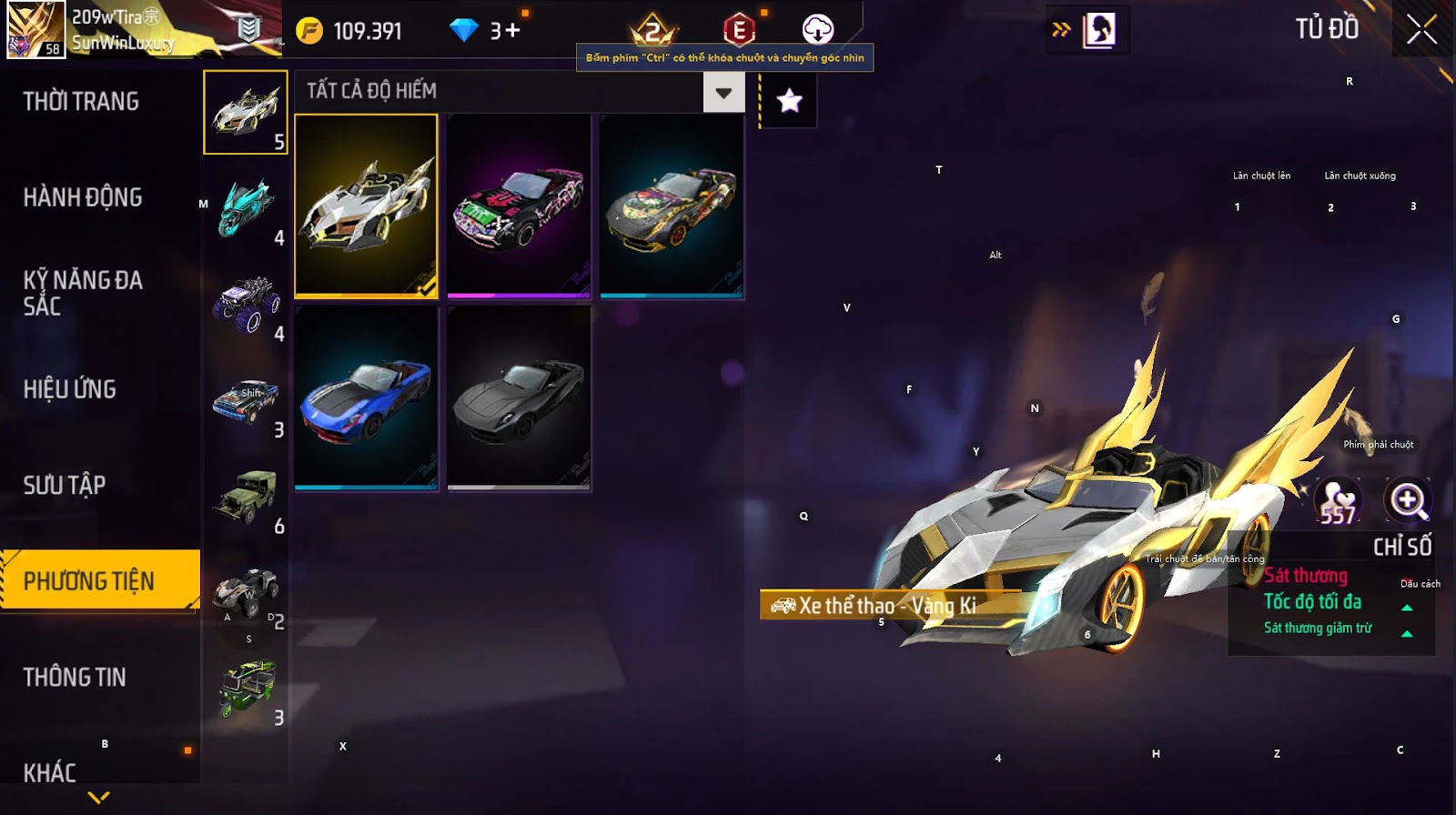
Task: Select the green tuk-tuk vehicle type
Action: point(246,689)
